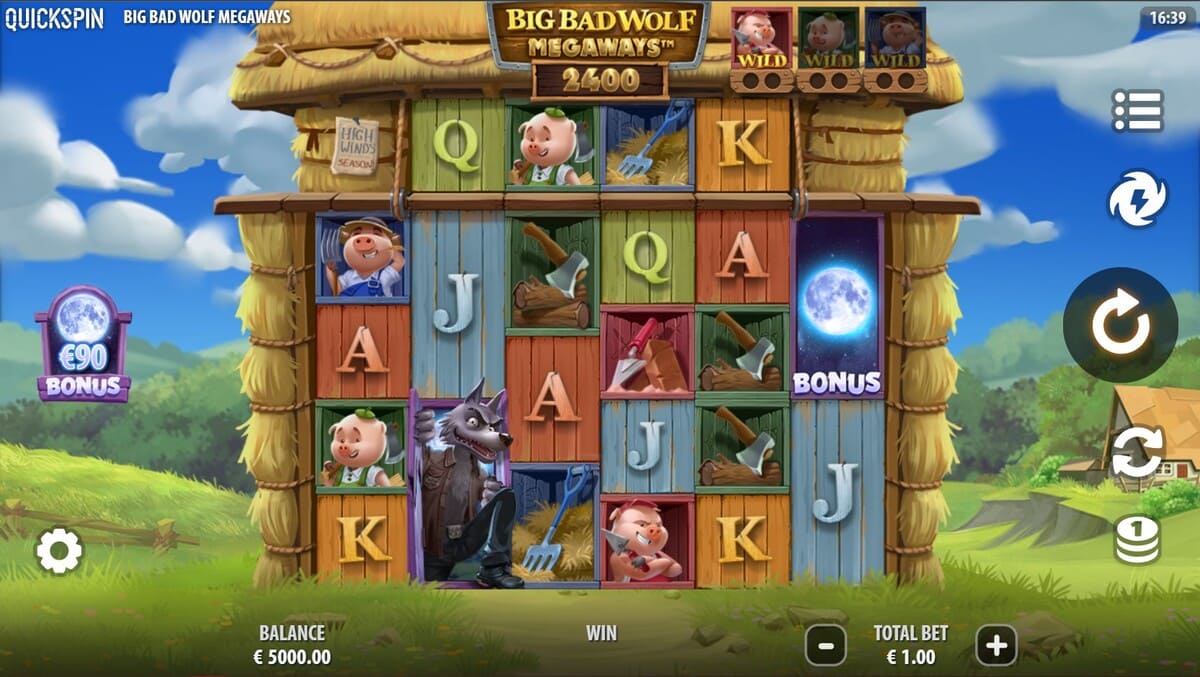Image resolution: width=1200 pixels, height=677 pixels.
Task: Open the coin stack bet settings
Action: pyautogui.click(x=1137, y=540)
